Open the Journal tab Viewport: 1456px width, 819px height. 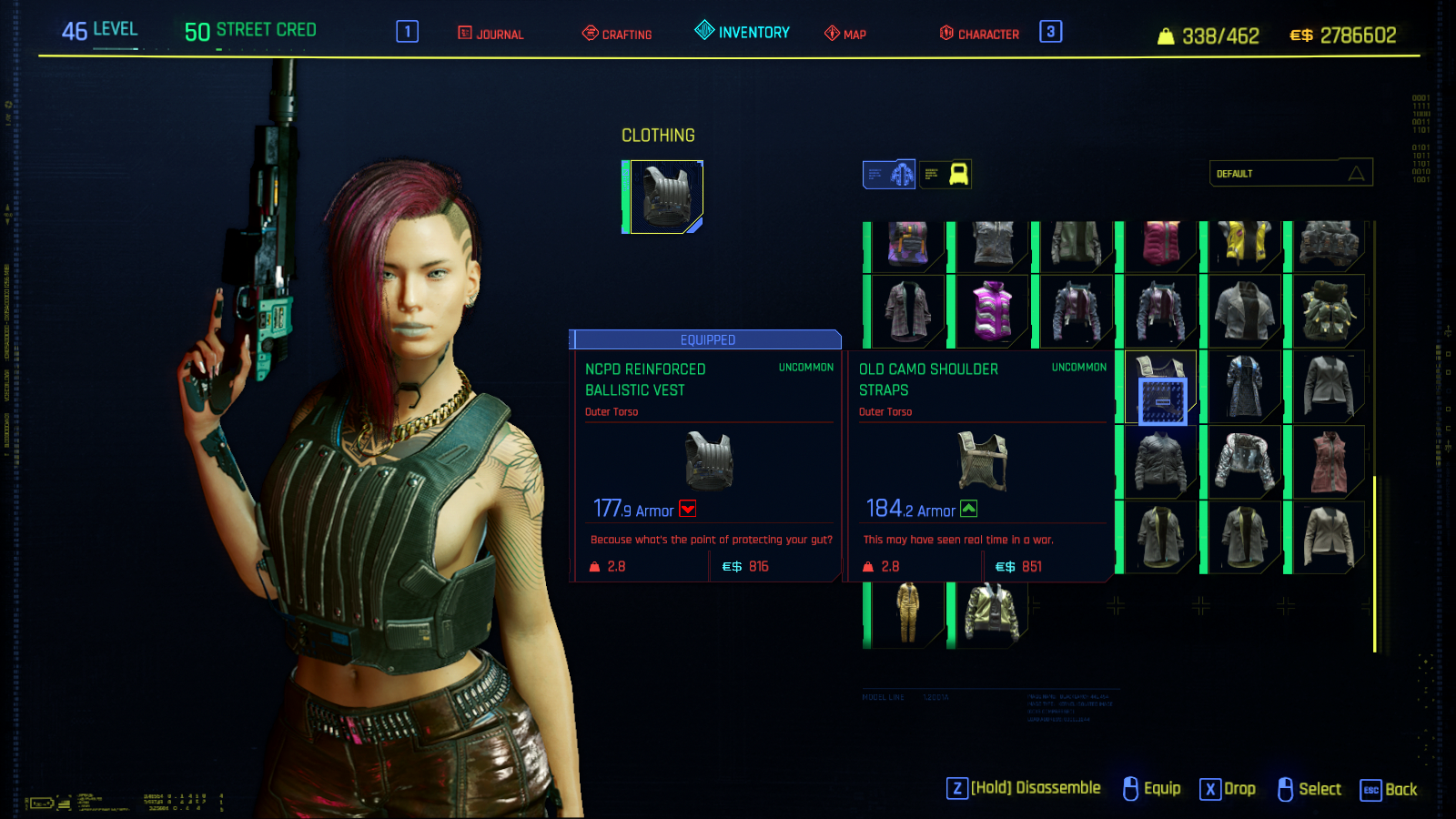[490, 34]
